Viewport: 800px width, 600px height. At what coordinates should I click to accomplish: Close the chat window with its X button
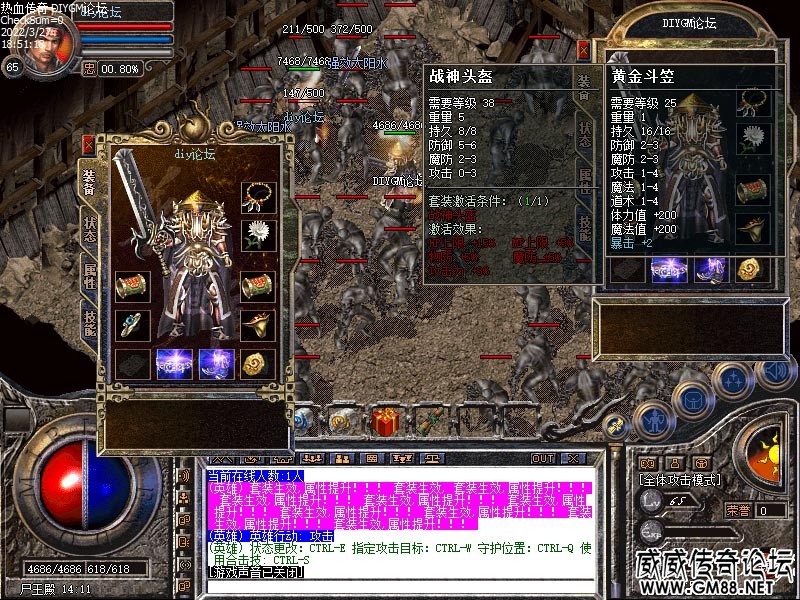[x=573, y=458]
